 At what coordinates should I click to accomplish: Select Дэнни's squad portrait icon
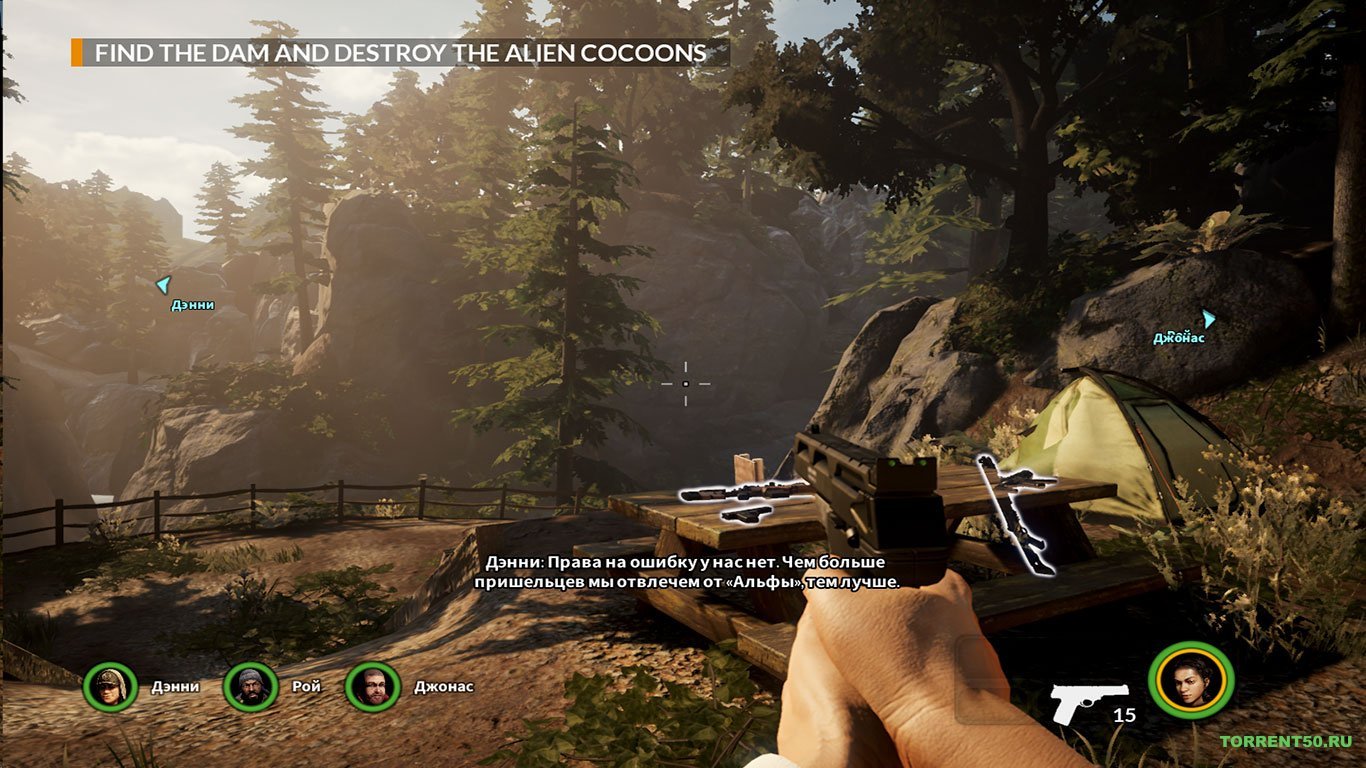[113, 687]
